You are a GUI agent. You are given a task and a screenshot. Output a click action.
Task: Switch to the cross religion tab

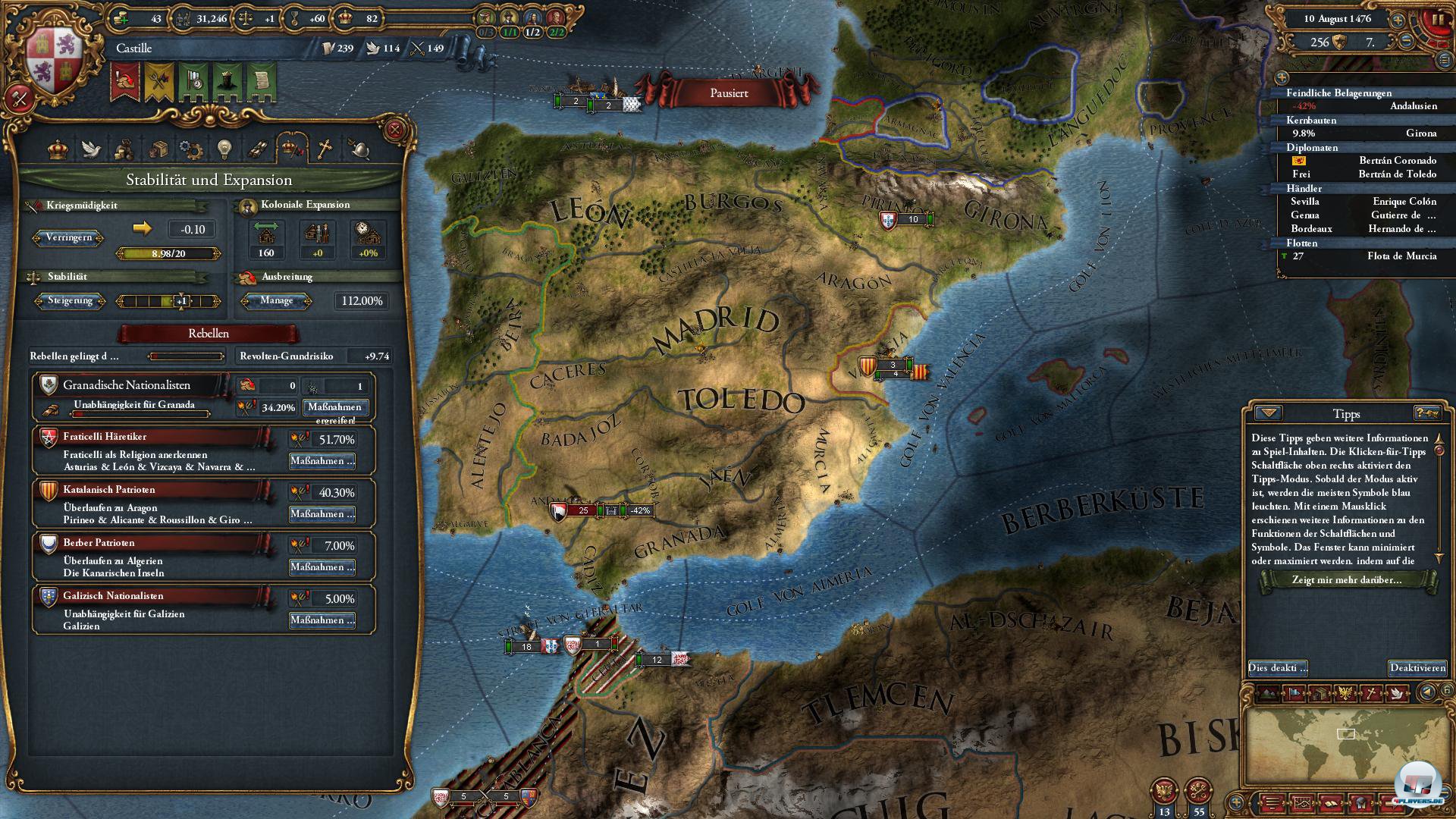click(x=325, y=149)
